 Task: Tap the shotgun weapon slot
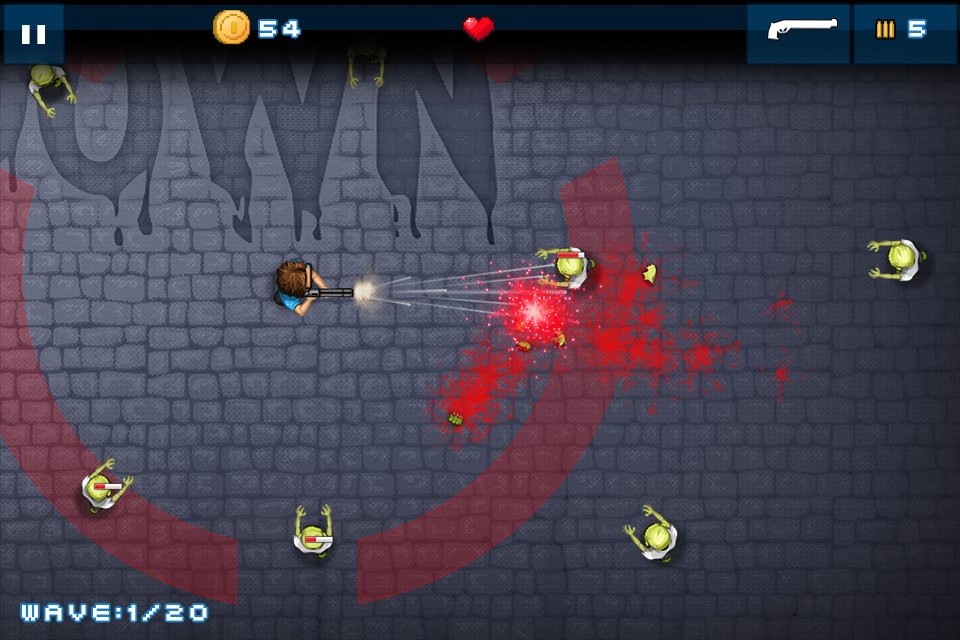point(798,31)
